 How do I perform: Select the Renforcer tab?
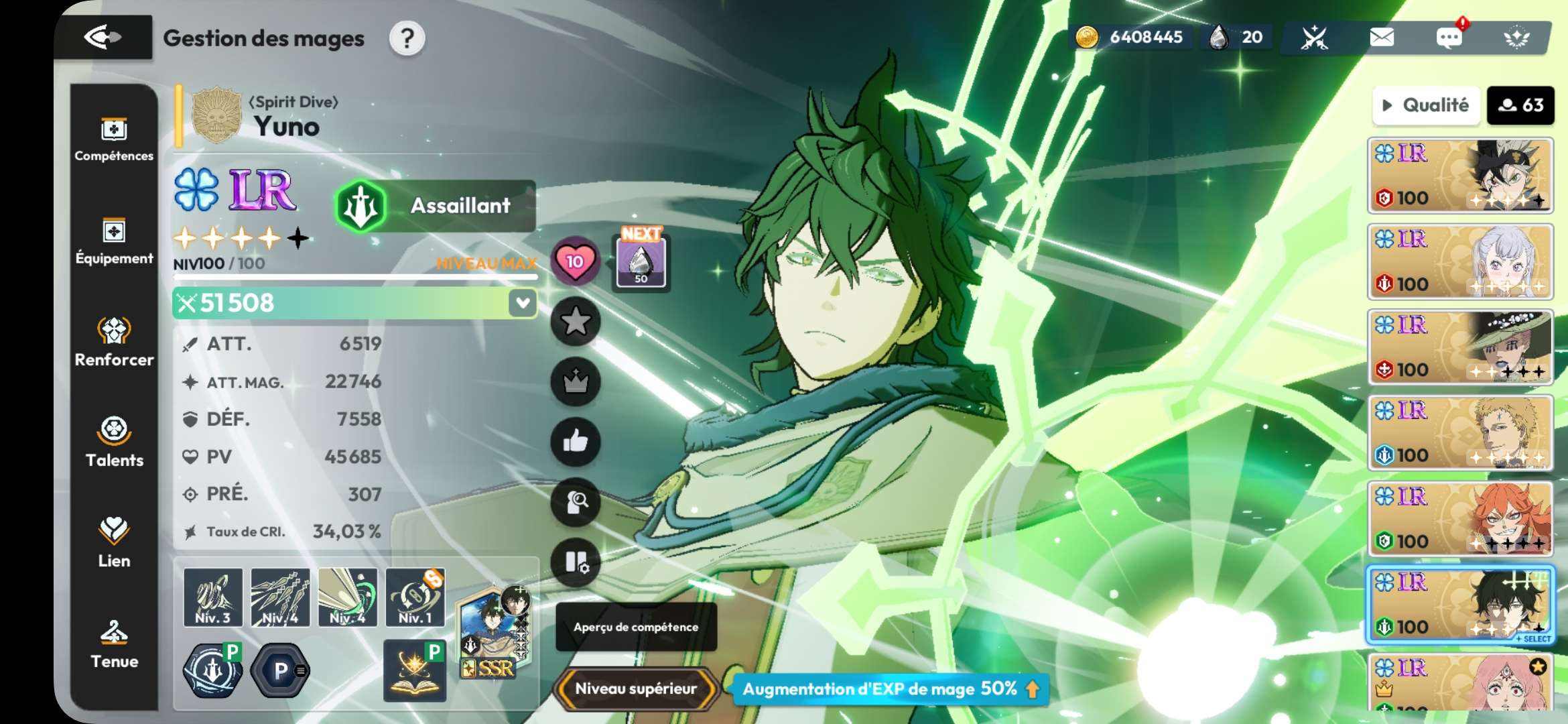point(114,342)
